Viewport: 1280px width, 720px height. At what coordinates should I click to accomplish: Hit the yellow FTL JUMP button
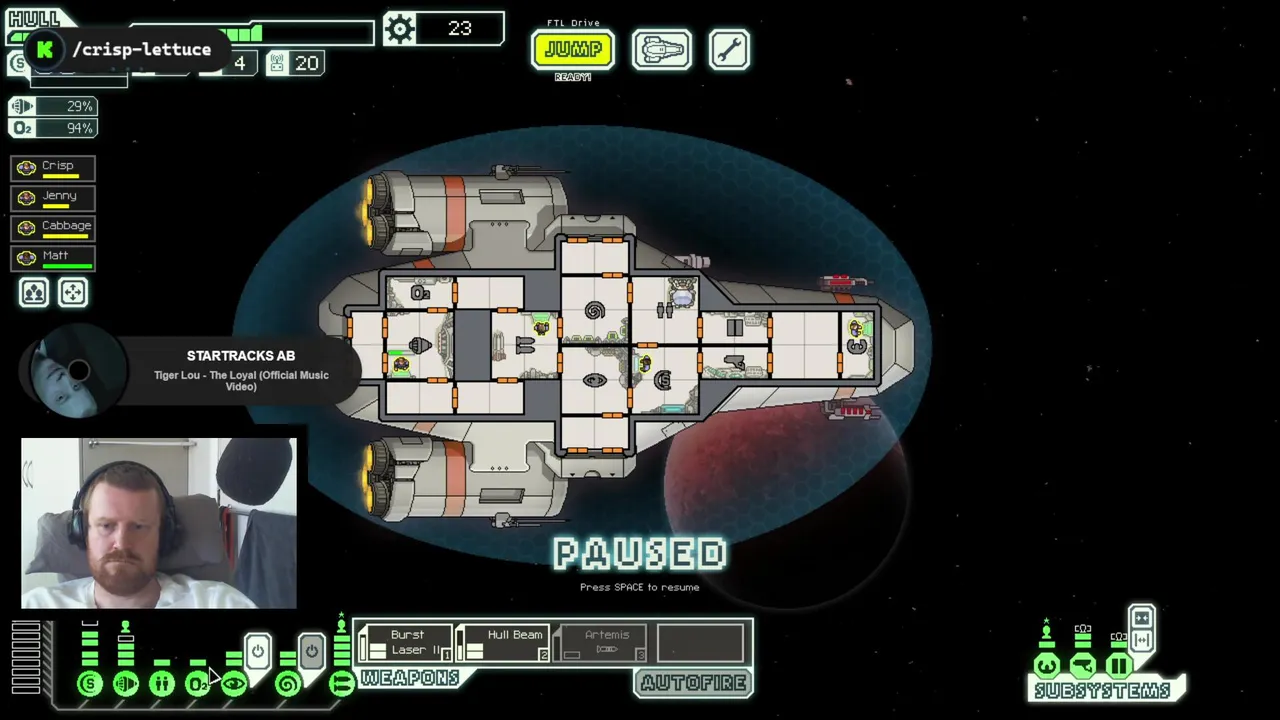pyautogui.click(x=572, y=49)
